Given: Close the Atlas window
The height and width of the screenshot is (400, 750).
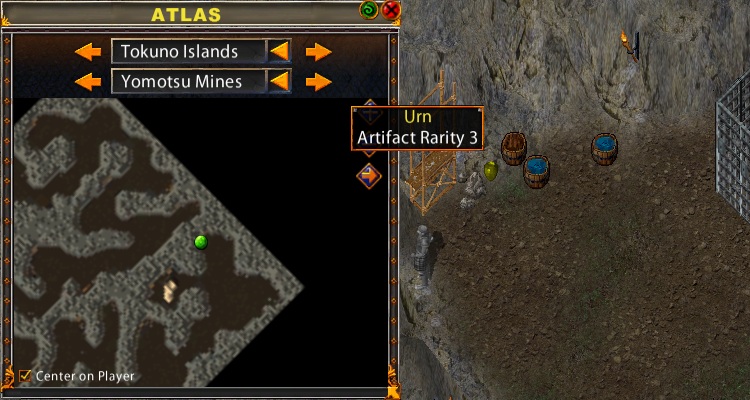Looking at the screenshot, I should point(391,11).
